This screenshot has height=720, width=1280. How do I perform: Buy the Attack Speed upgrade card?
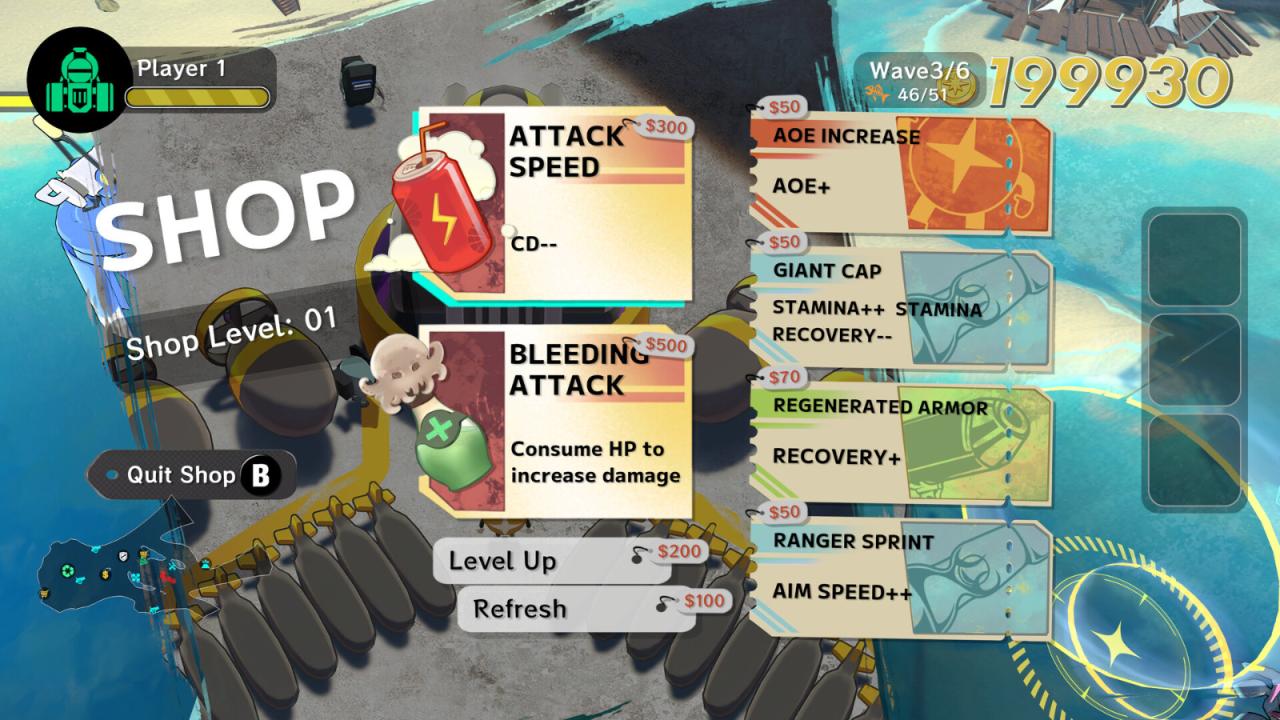pos(556,203)
